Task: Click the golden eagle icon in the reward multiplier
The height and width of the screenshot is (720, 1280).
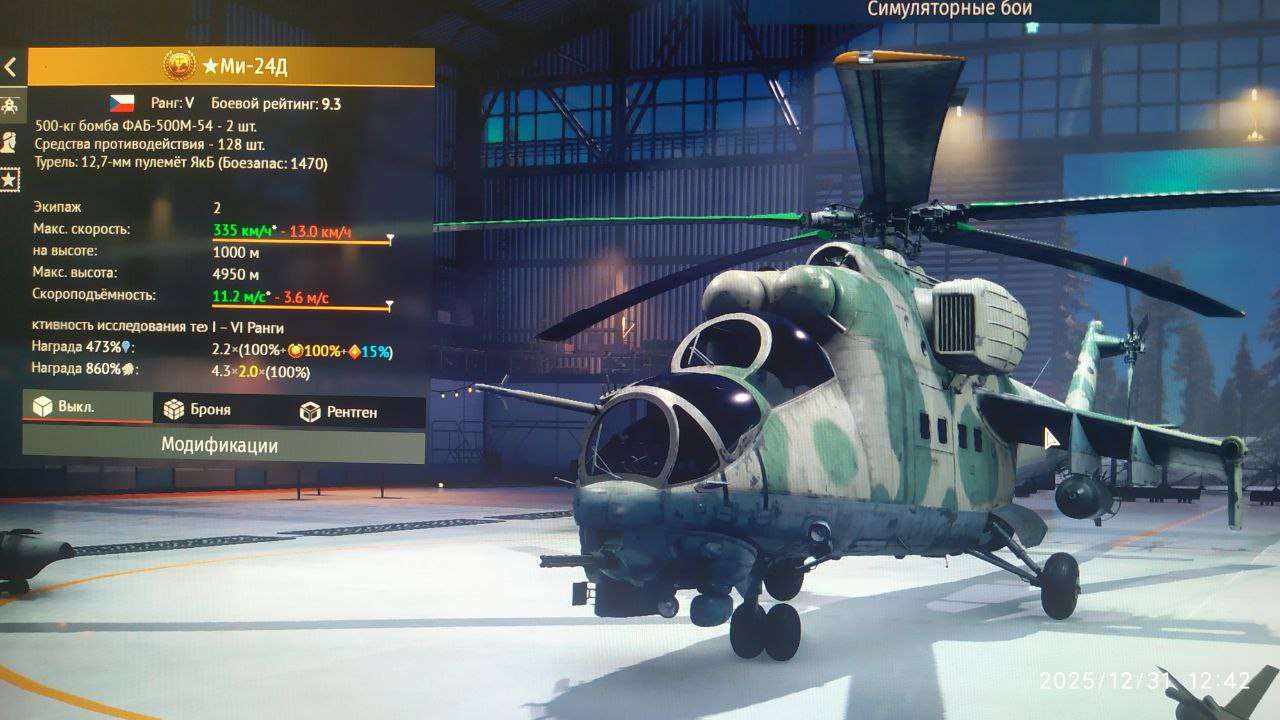Action: [296, 351]
